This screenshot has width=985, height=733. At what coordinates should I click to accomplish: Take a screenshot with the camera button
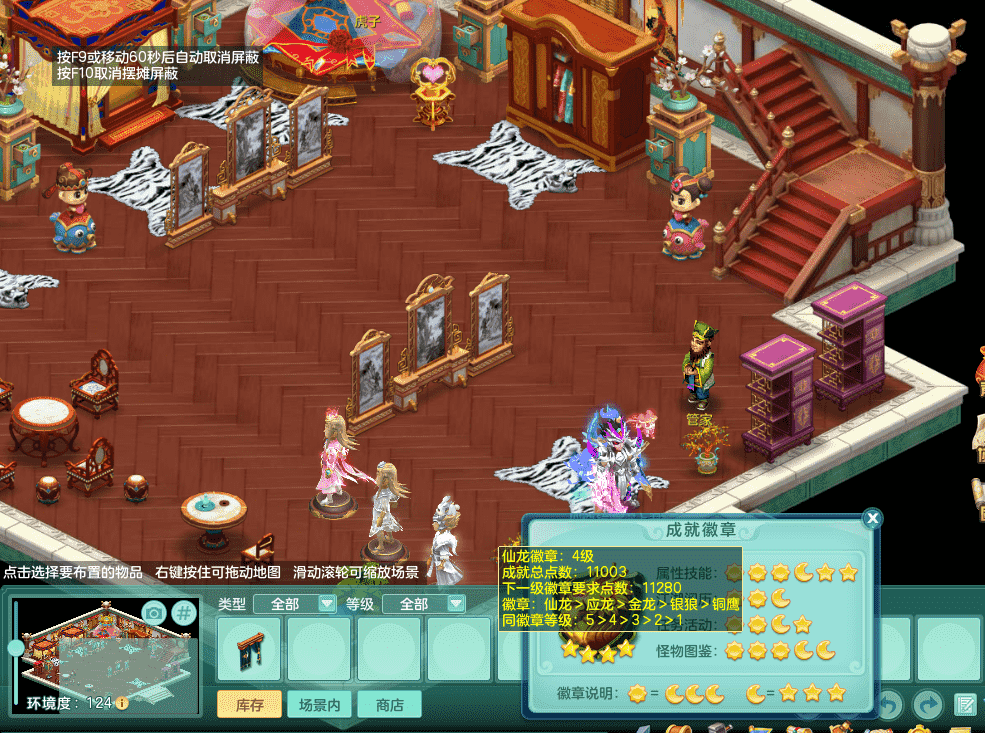(154, 613)
